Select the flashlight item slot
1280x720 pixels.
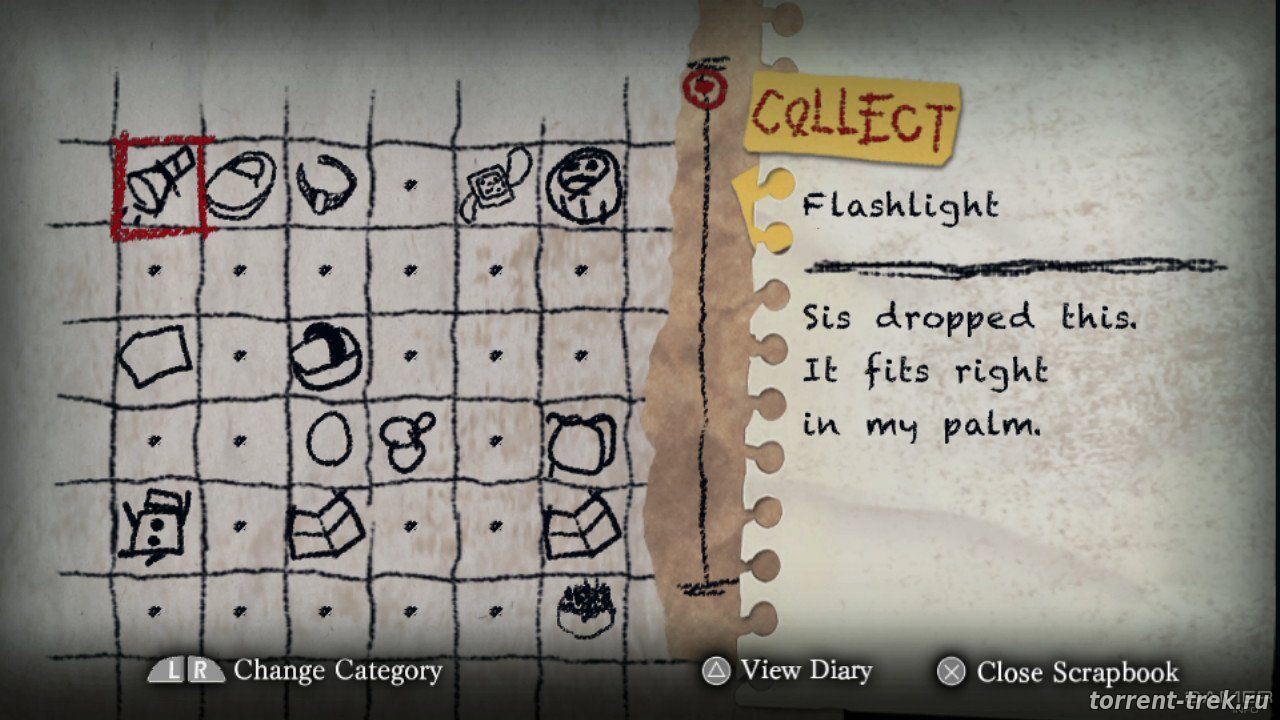160,186
